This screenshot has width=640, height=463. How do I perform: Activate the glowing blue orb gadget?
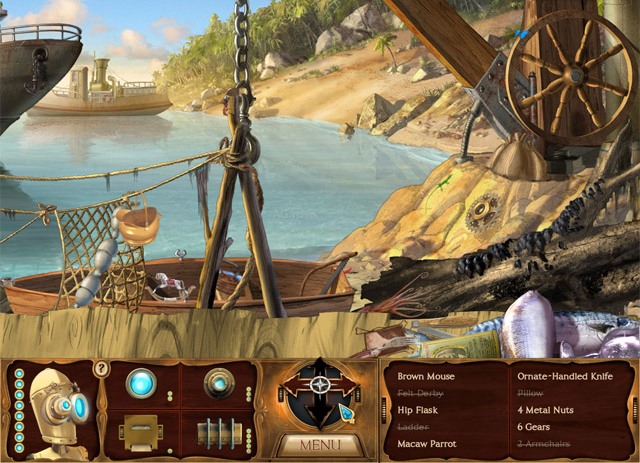pos(142,383)
